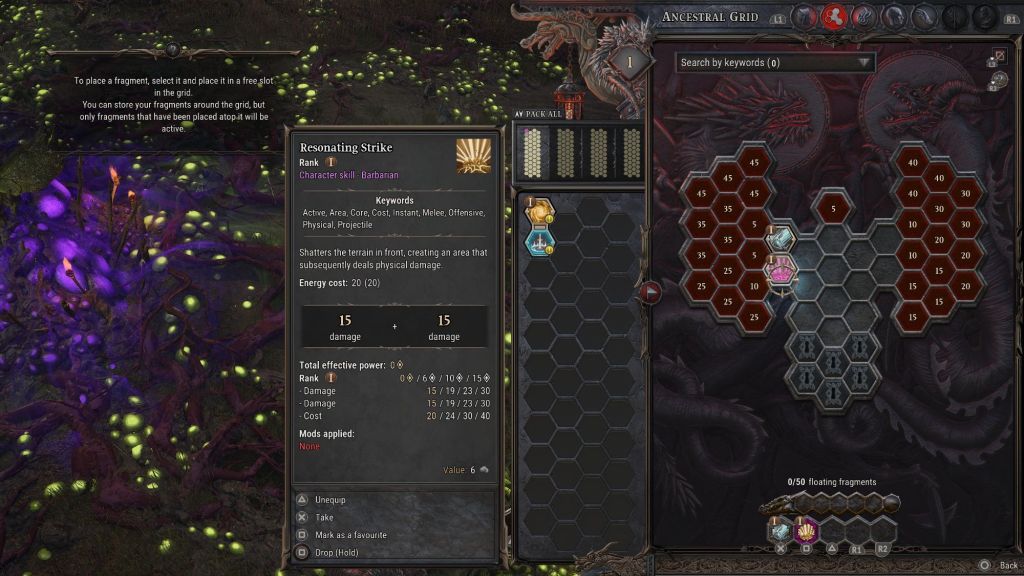Toggle the crossed-square icon in the grid corner

999,56
